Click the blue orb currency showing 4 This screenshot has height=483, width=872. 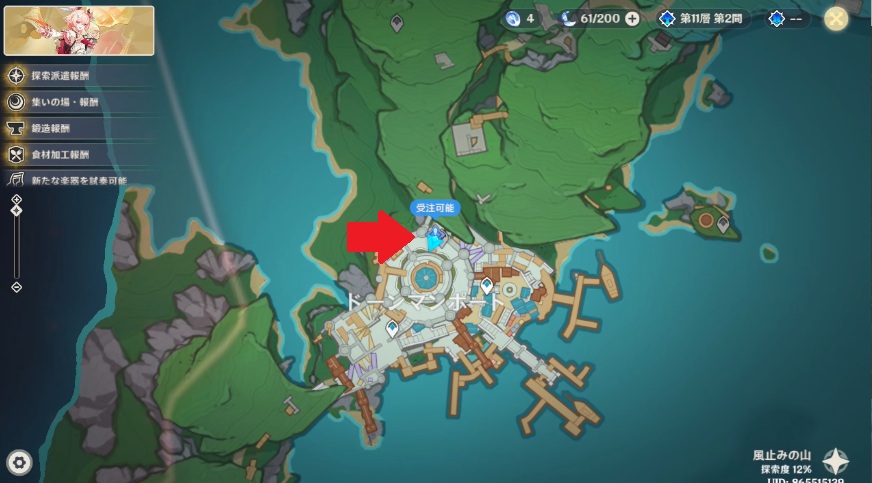tap(521, 18)
